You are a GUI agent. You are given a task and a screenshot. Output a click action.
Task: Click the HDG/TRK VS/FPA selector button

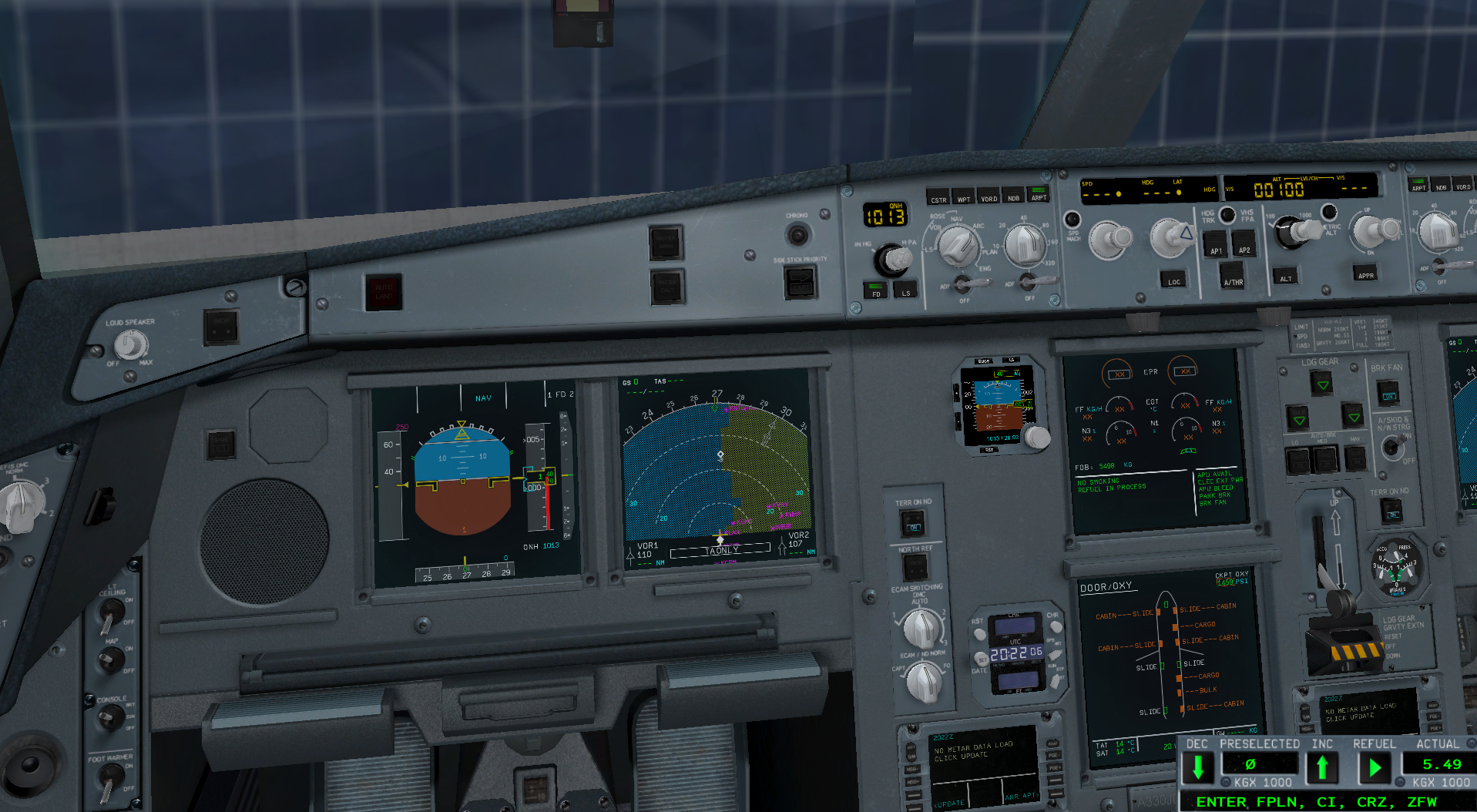tap(1227, 214)
